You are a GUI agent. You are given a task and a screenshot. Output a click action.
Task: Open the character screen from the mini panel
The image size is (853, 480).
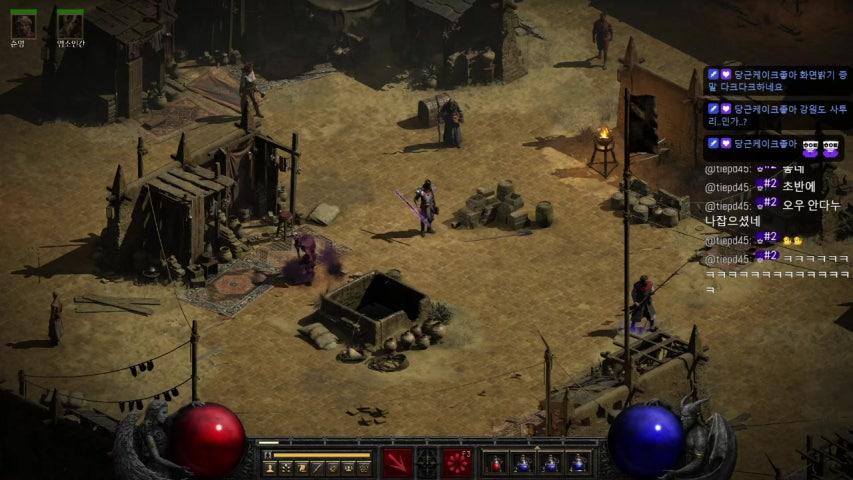[270, 467]
